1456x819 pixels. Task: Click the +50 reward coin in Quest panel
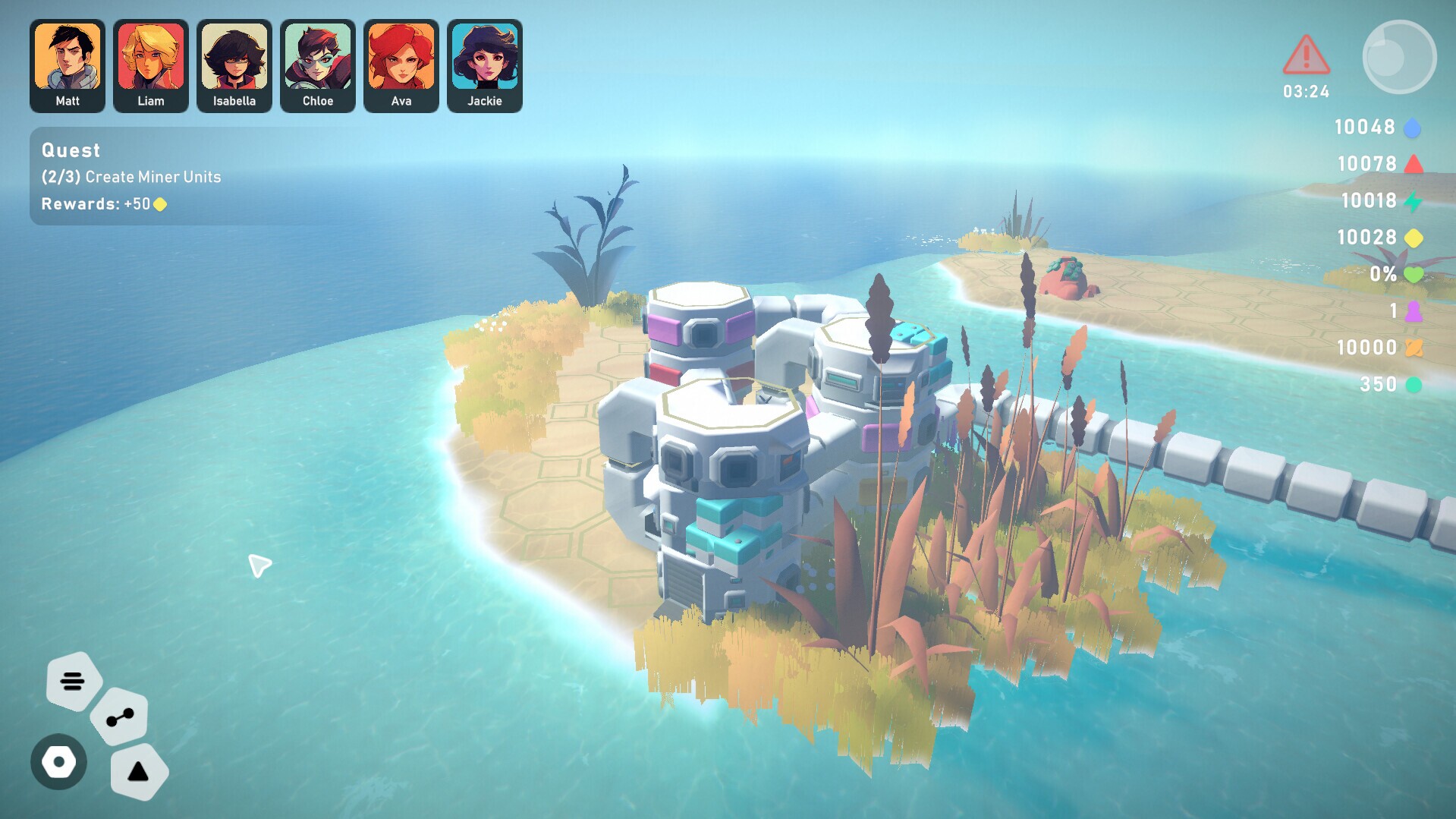tap(158, 204)
